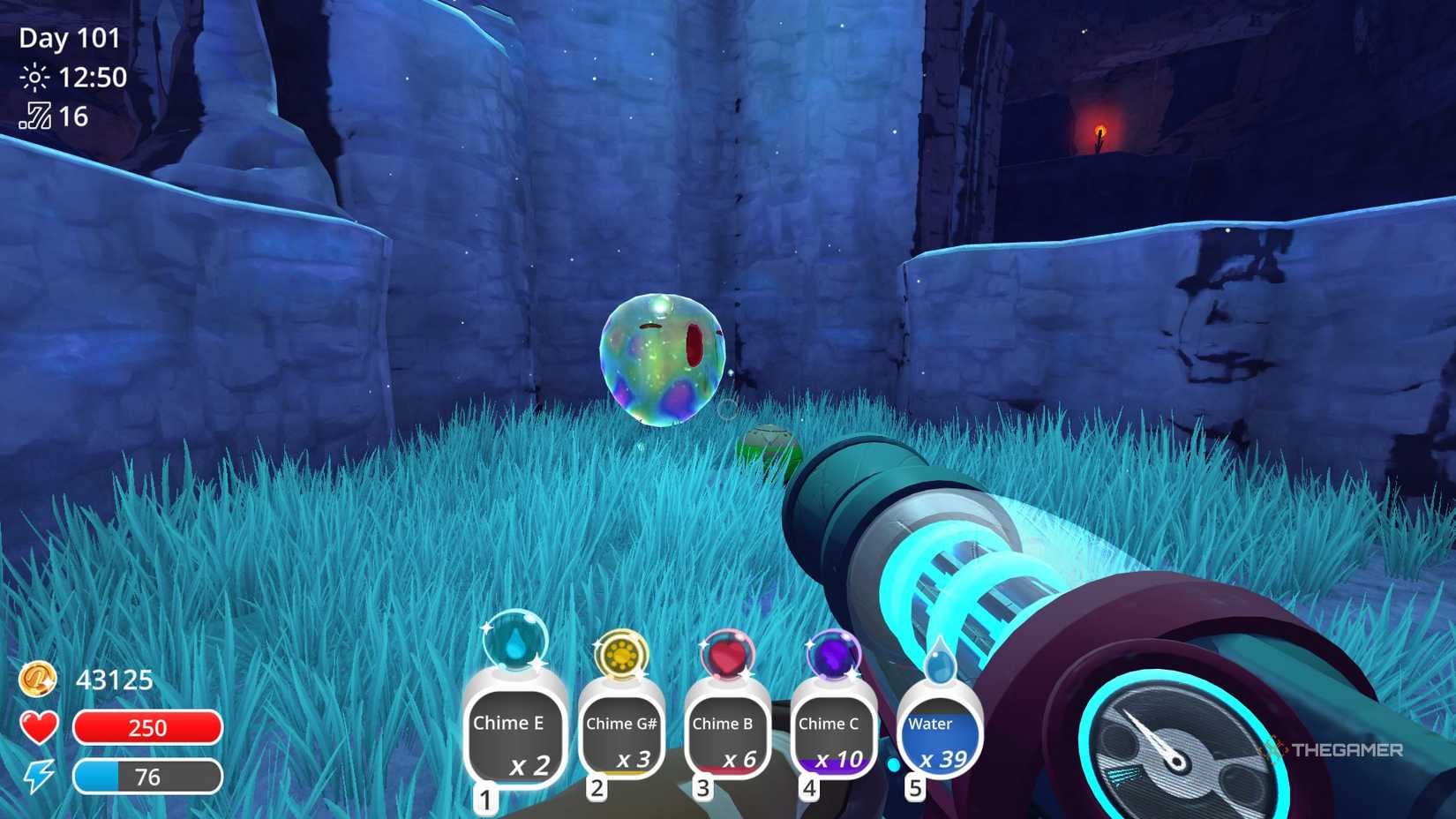The width and height of the screenshot is (1456, 819).
Task: Click the Day 101 counter label
Action: point(67,39)
